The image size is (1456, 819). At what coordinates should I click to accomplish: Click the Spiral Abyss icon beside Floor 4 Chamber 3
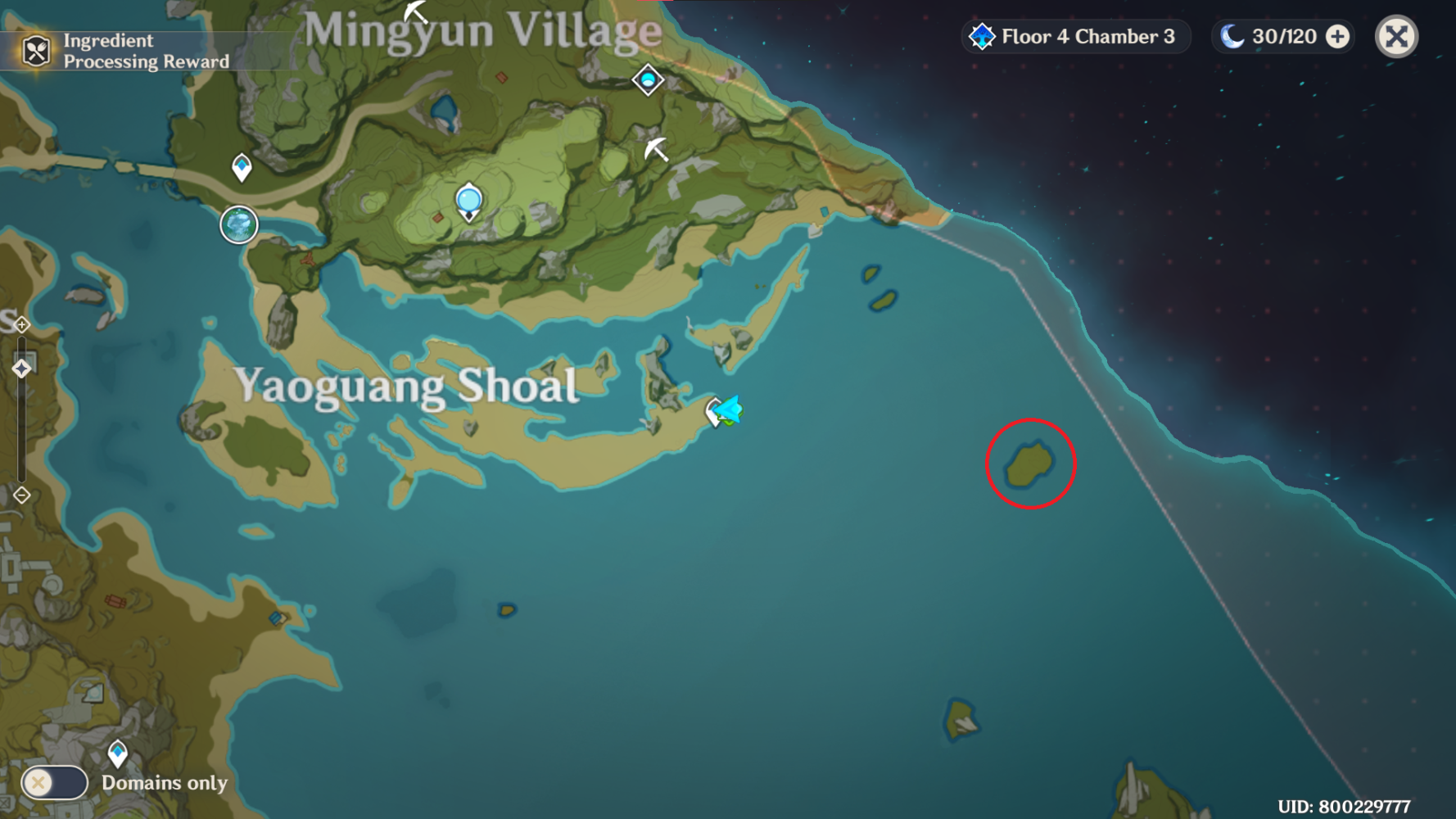pyautogui.click(x=982, y=36)
